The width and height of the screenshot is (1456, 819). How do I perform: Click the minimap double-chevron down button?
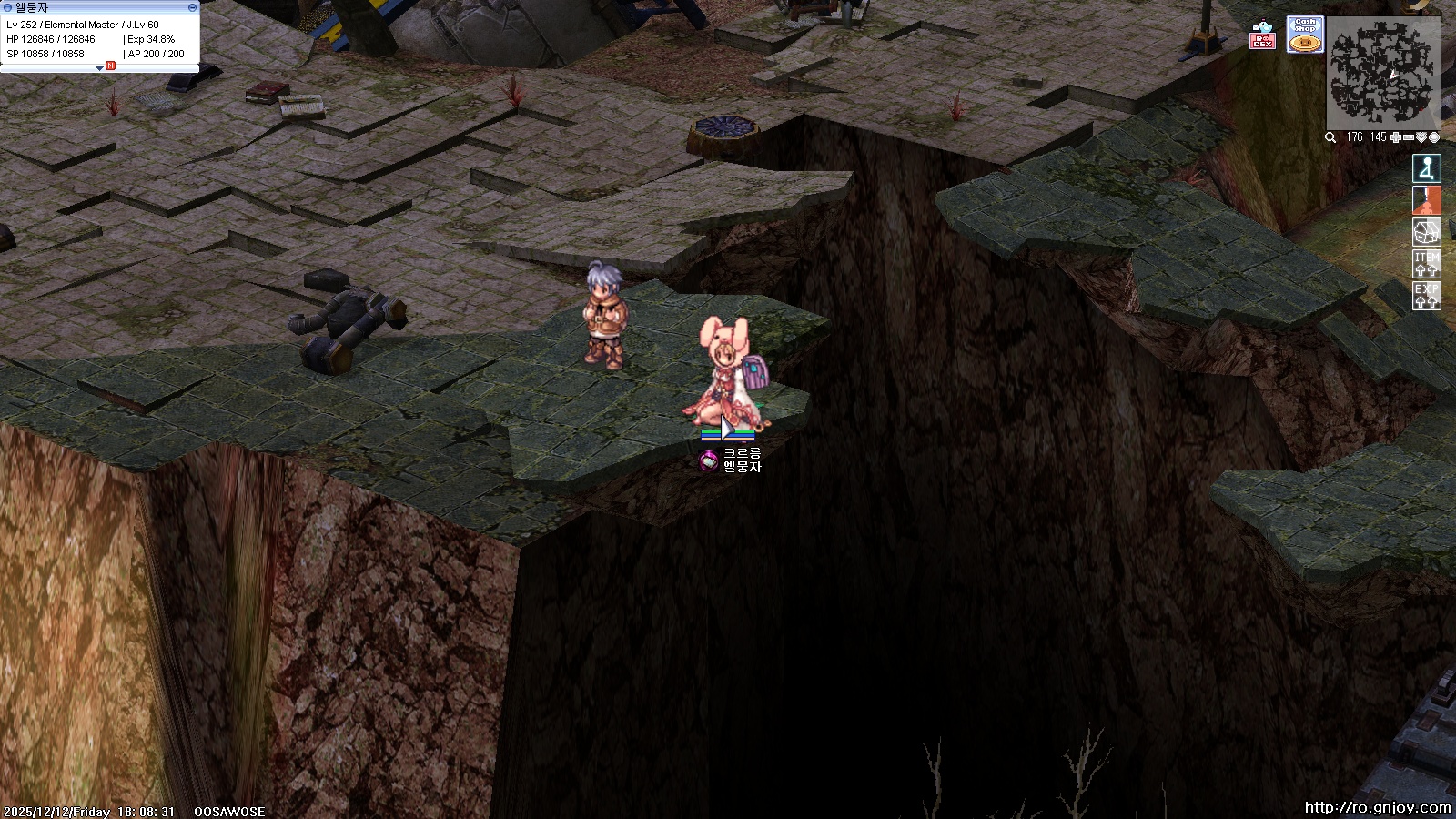coord(1421,137)
